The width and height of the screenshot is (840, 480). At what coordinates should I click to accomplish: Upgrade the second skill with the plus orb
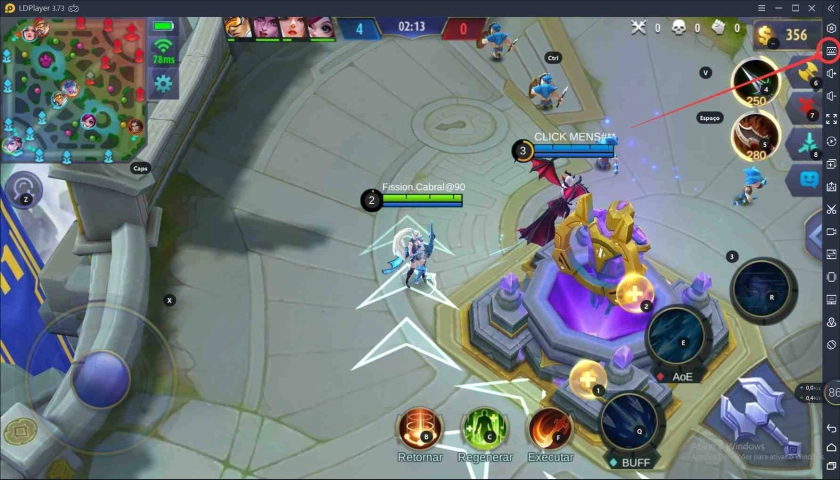[x=634, y=292]
